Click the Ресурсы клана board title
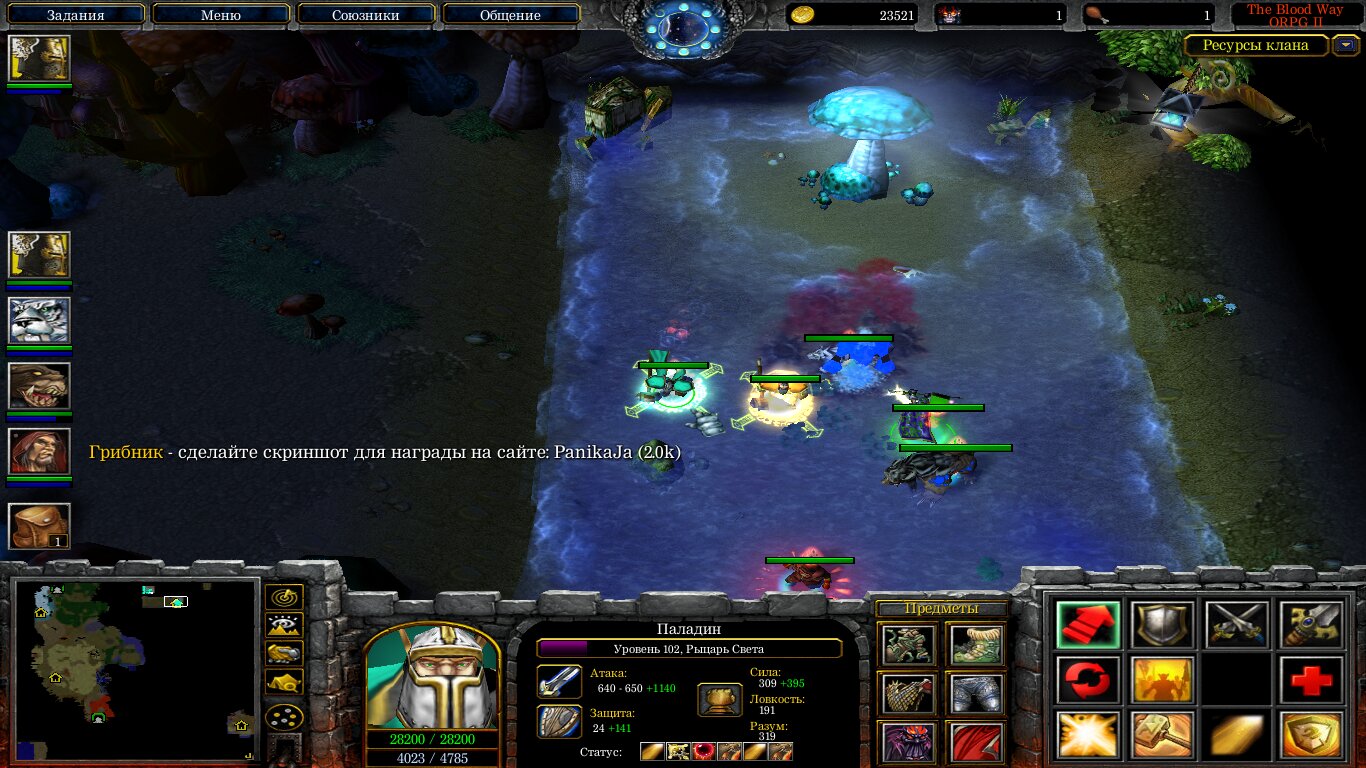The image size is (1366, 768). [1255, 45]
